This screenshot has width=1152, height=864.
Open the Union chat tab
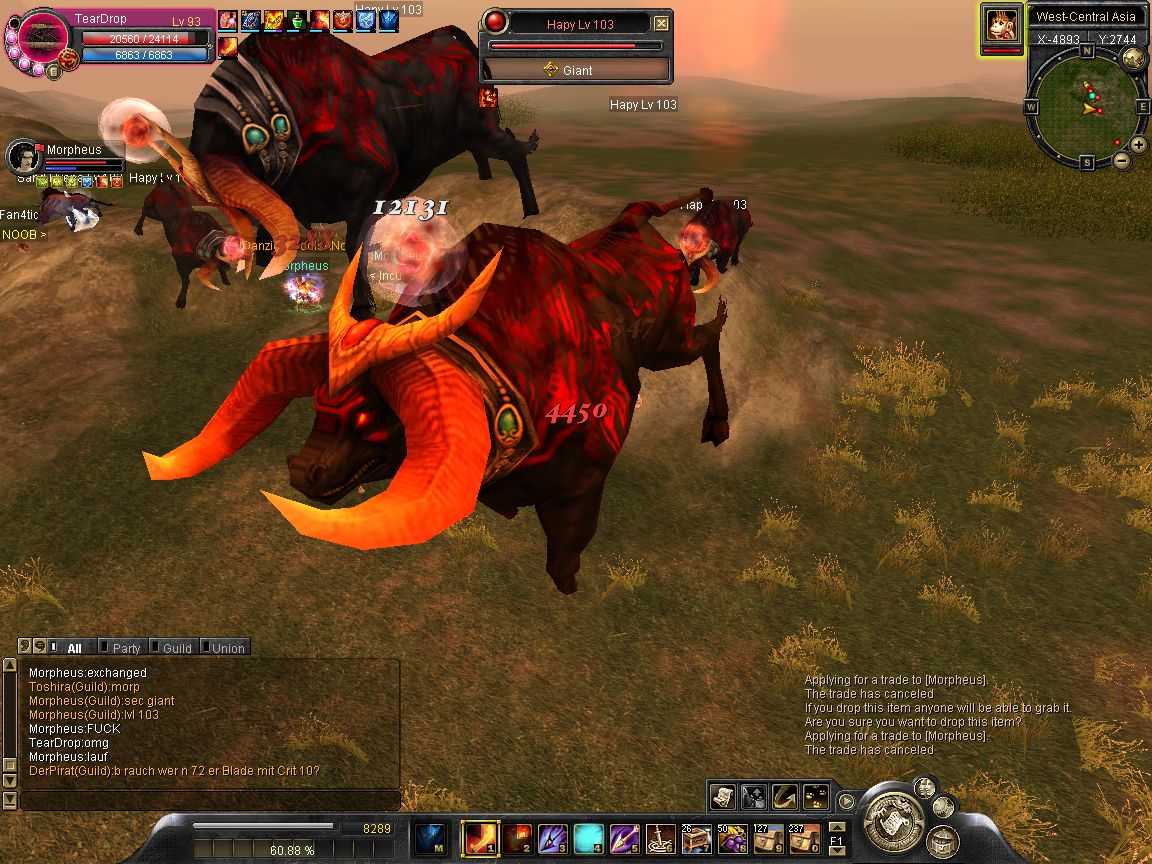click(x=227, y=648)
